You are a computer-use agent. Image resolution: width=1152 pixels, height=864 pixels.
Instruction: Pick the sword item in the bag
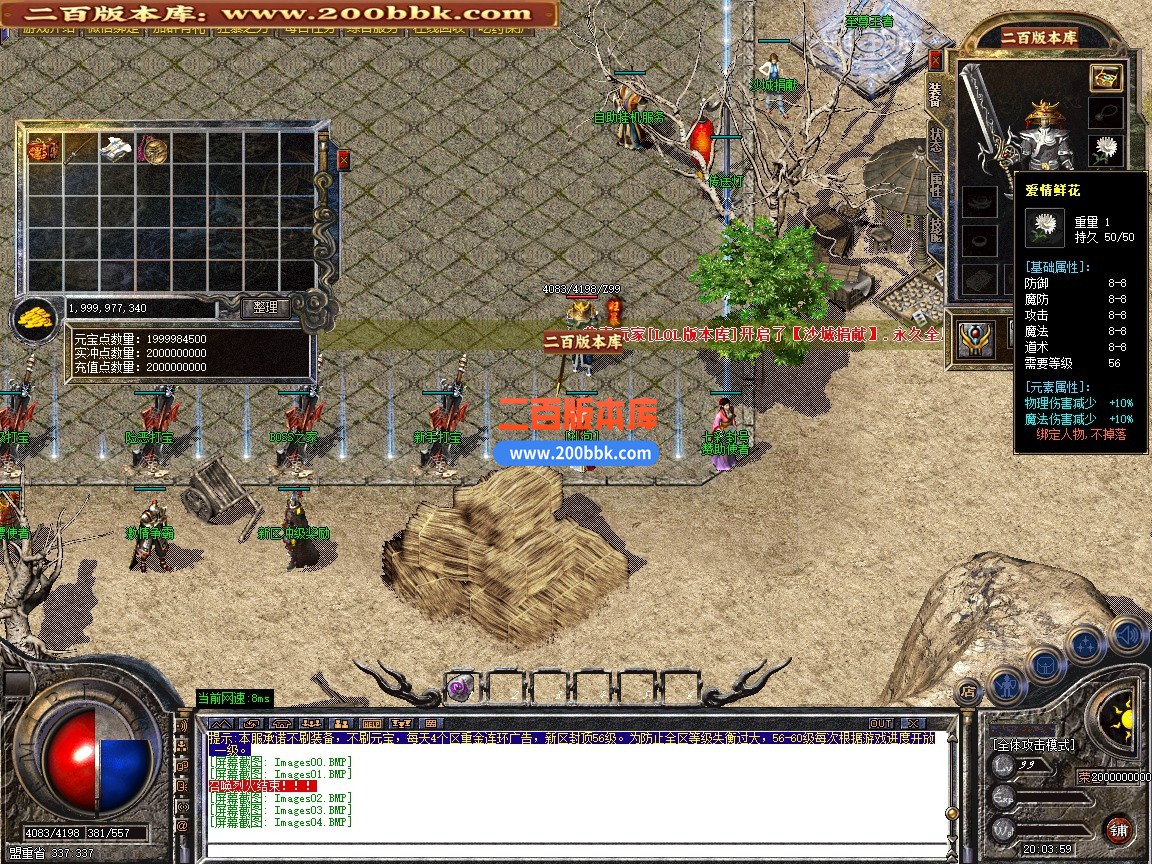80,150
